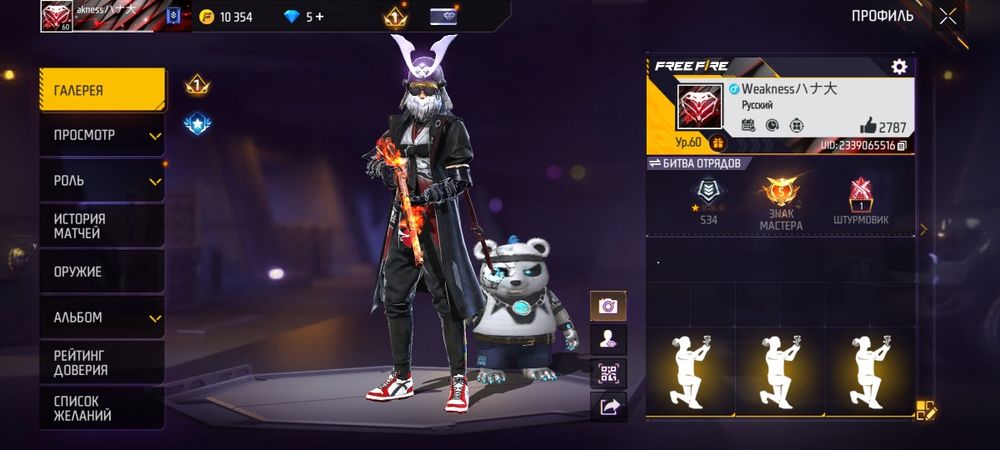The image size is (1000, 450).
Task: Expand the Альбом menu section
Action: [x=102, y=317]
